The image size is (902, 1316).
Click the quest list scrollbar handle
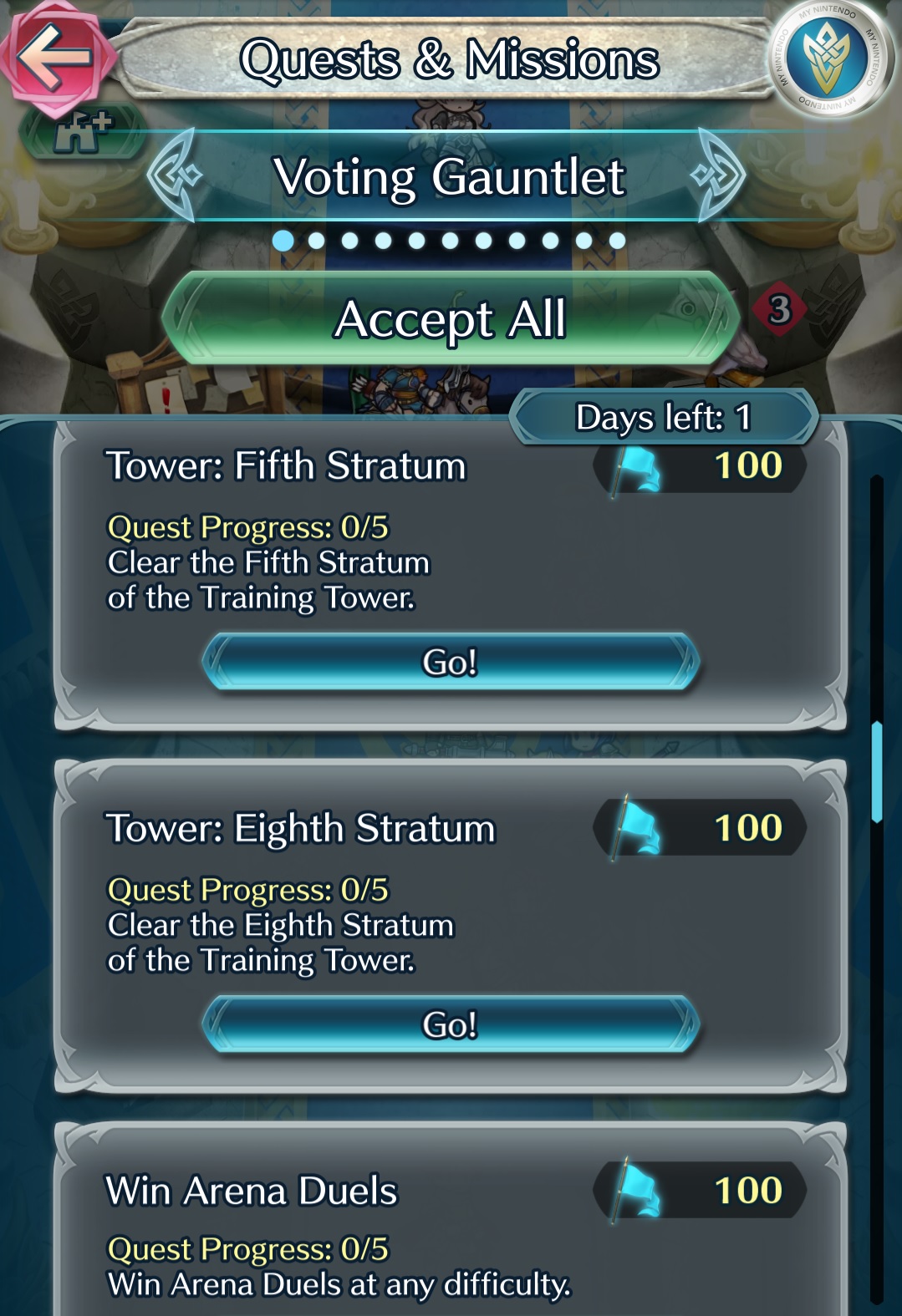coord(877,773)
